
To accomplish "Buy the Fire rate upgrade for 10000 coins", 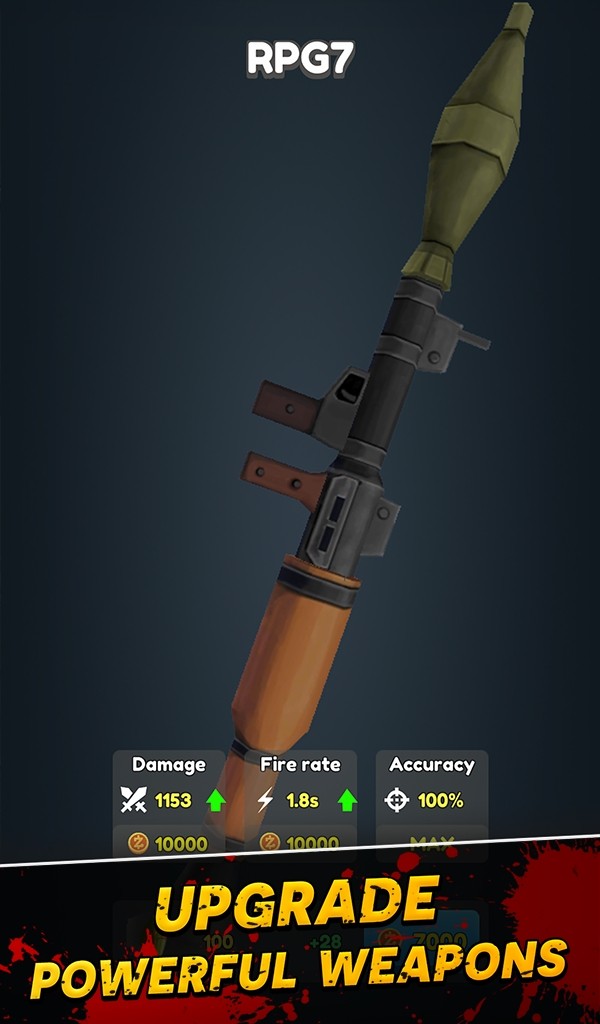I will [x=300, y=843].
